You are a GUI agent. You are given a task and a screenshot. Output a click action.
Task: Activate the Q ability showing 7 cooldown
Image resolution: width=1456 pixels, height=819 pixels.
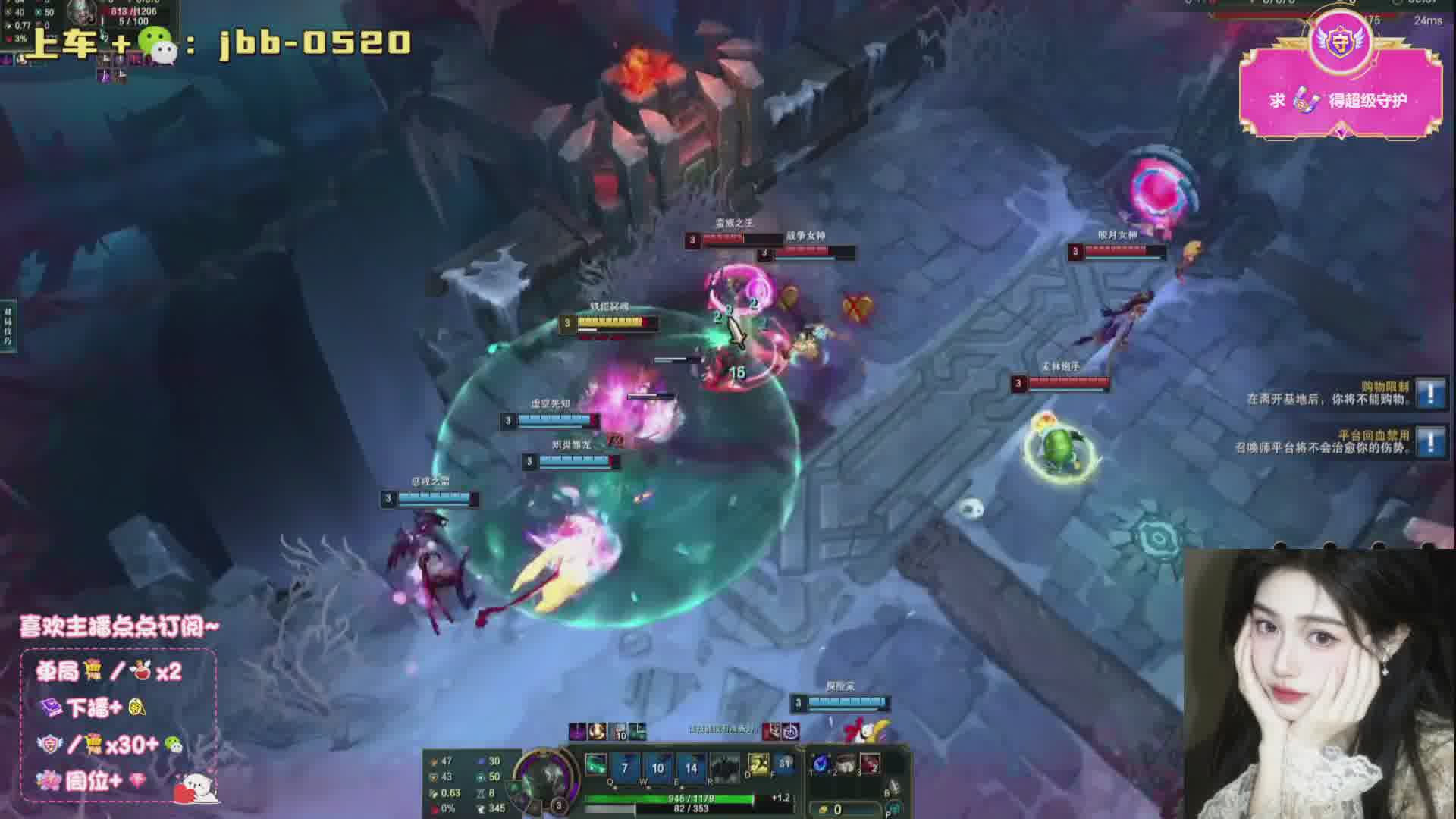pyautogui.click(x=624, y=767)
